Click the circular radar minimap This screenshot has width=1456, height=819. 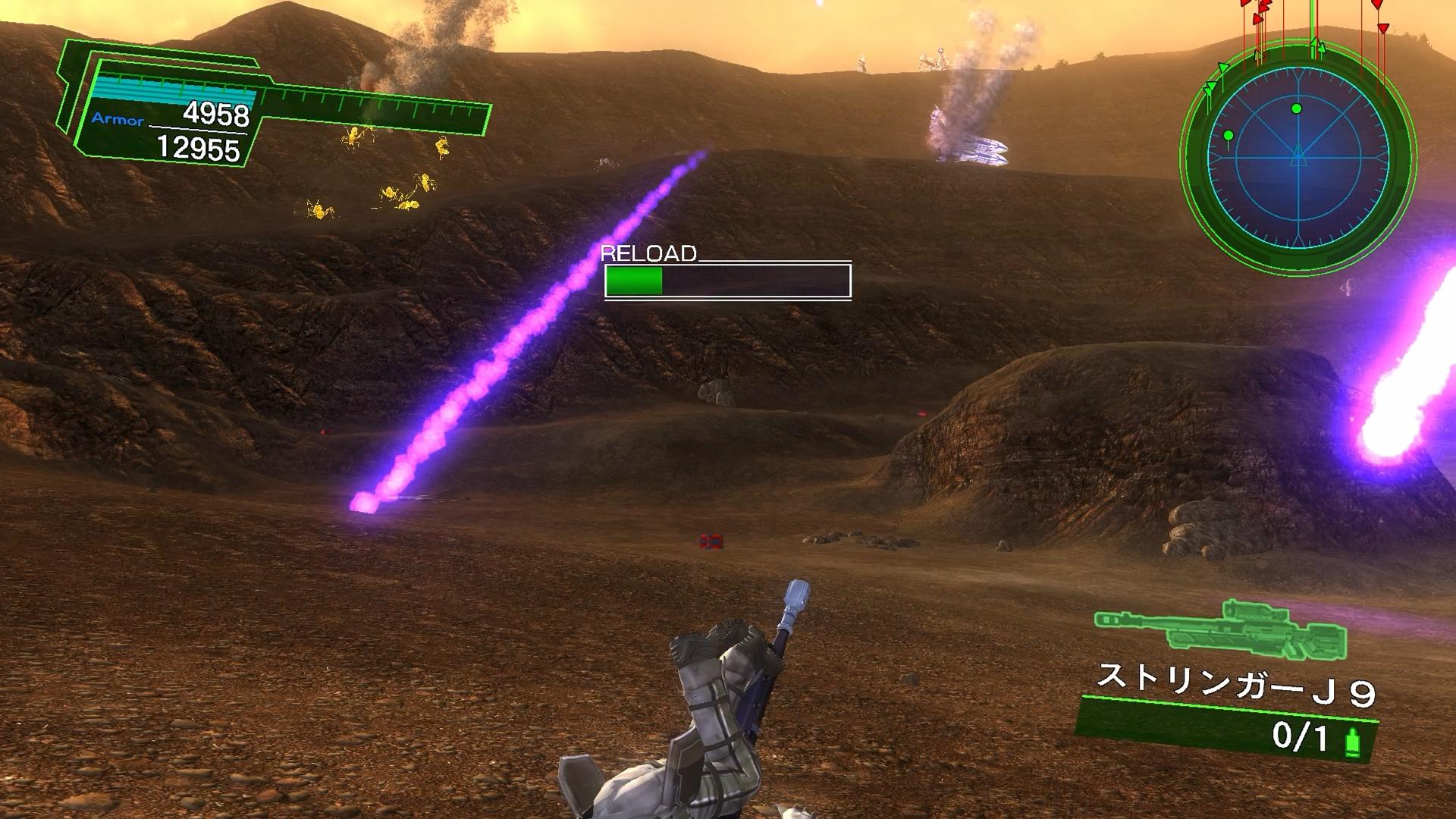pyautogui.click(x=1298, y=157)
